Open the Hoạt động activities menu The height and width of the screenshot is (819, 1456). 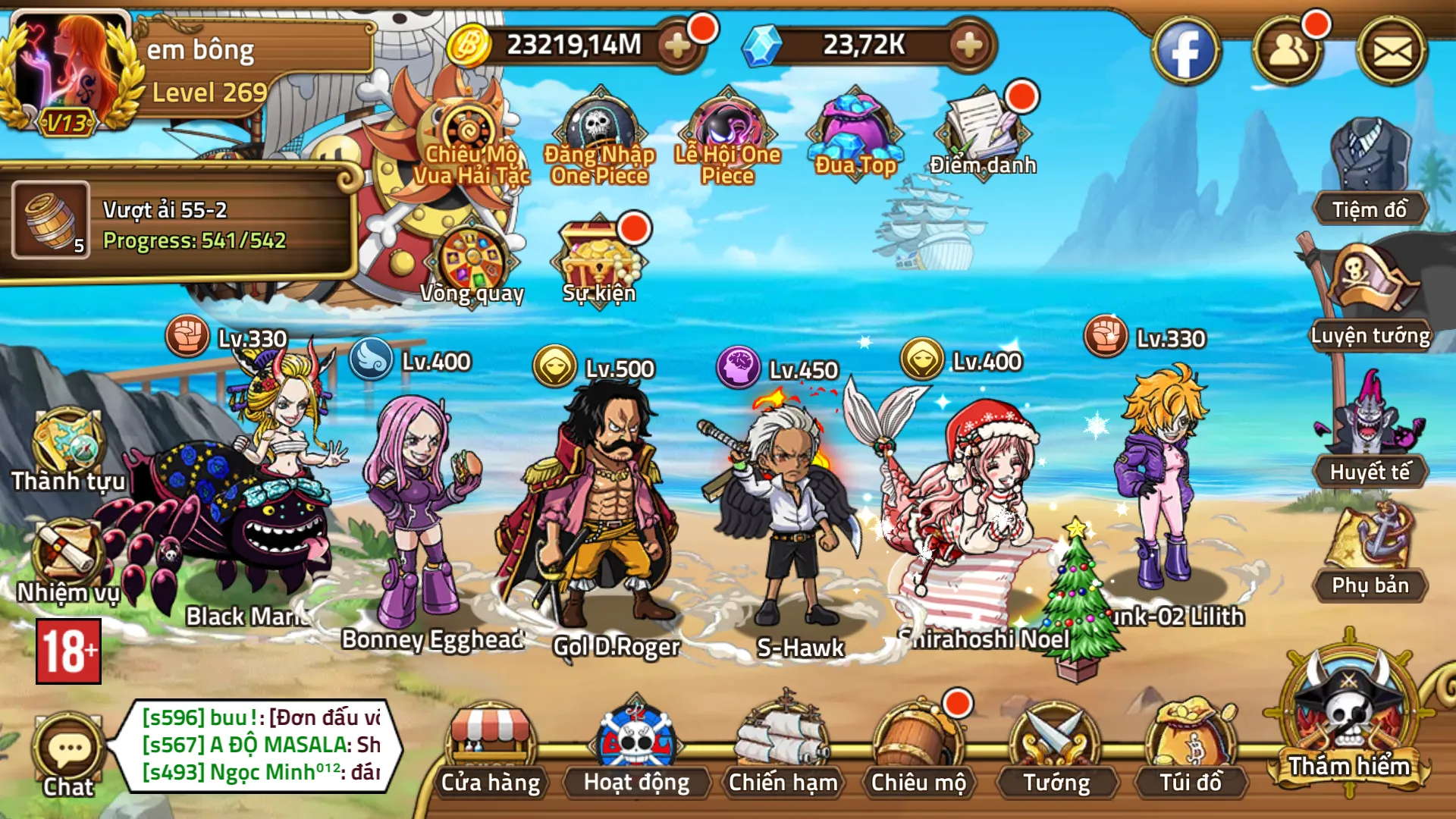pos(635,747)
